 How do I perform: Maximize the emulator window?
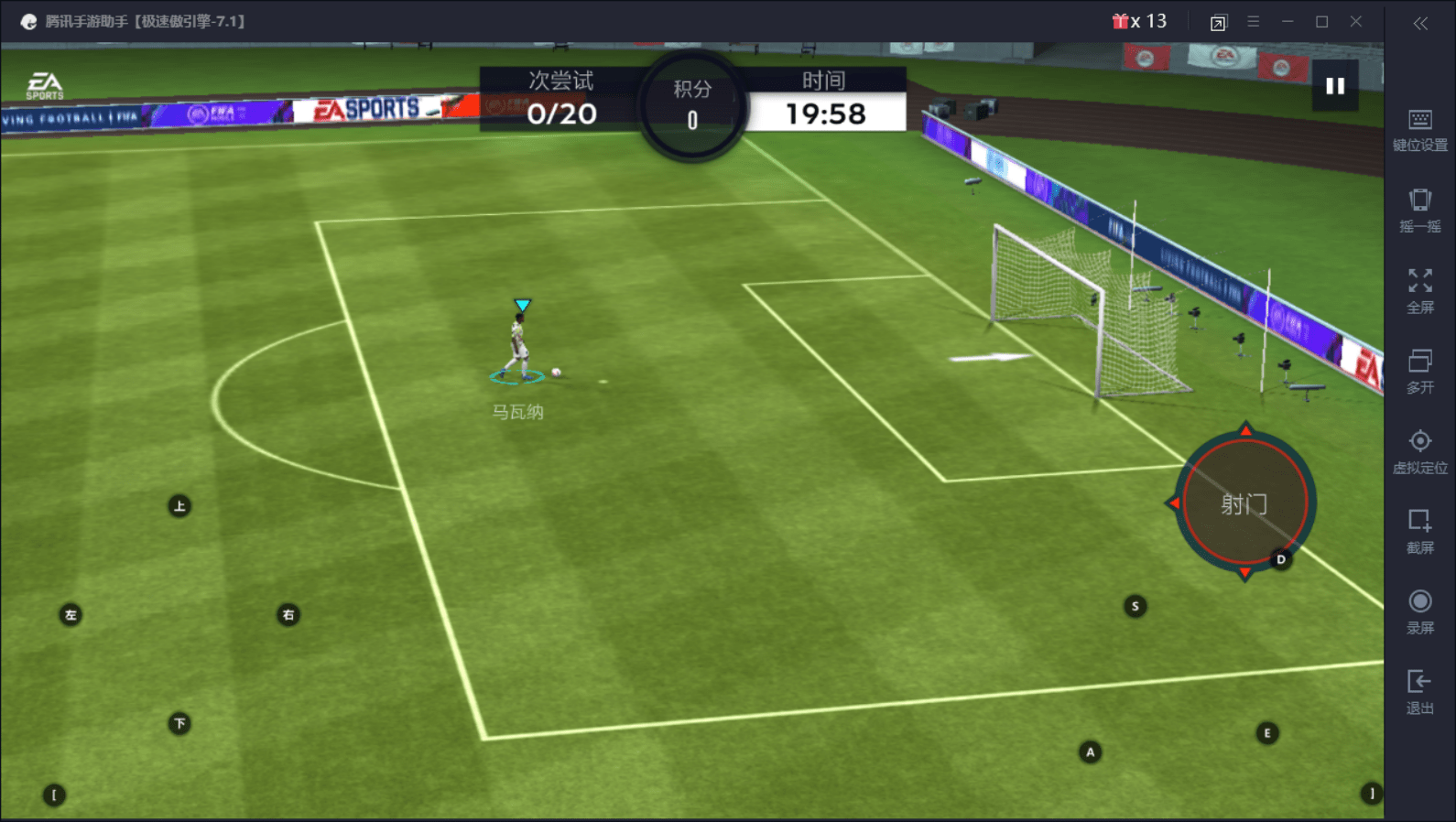click(1321, 21)
